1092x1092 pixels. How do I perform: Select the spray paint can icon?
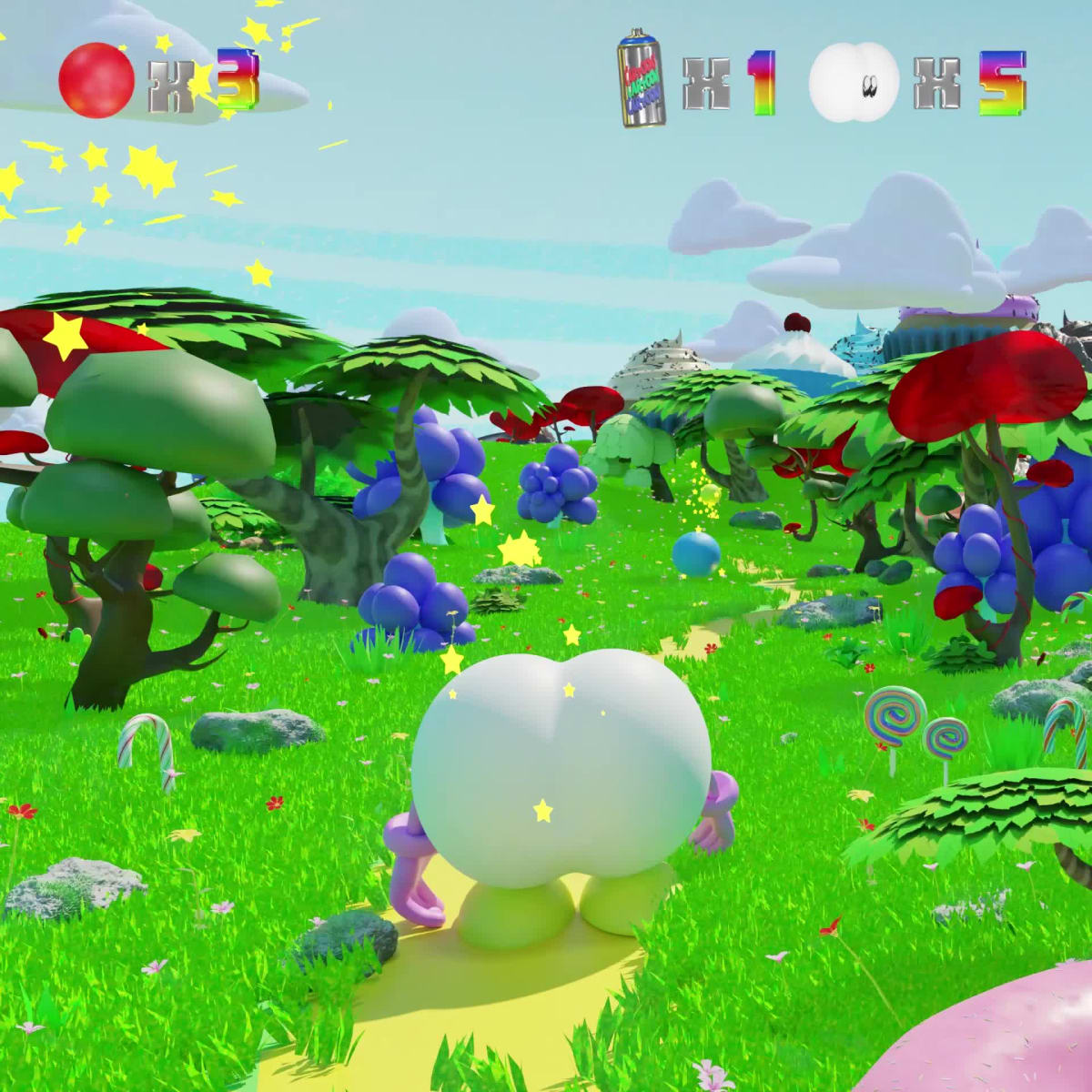(642, 78)
